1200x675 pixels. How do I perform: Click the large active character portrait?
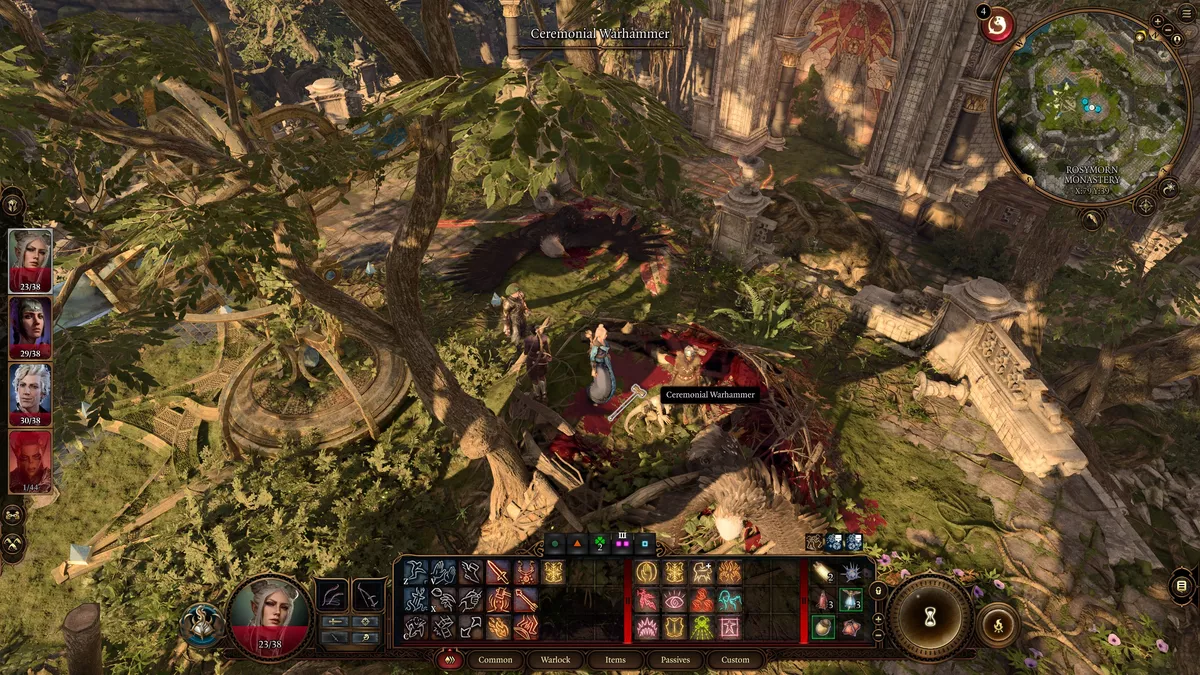[x=270, y=614]
